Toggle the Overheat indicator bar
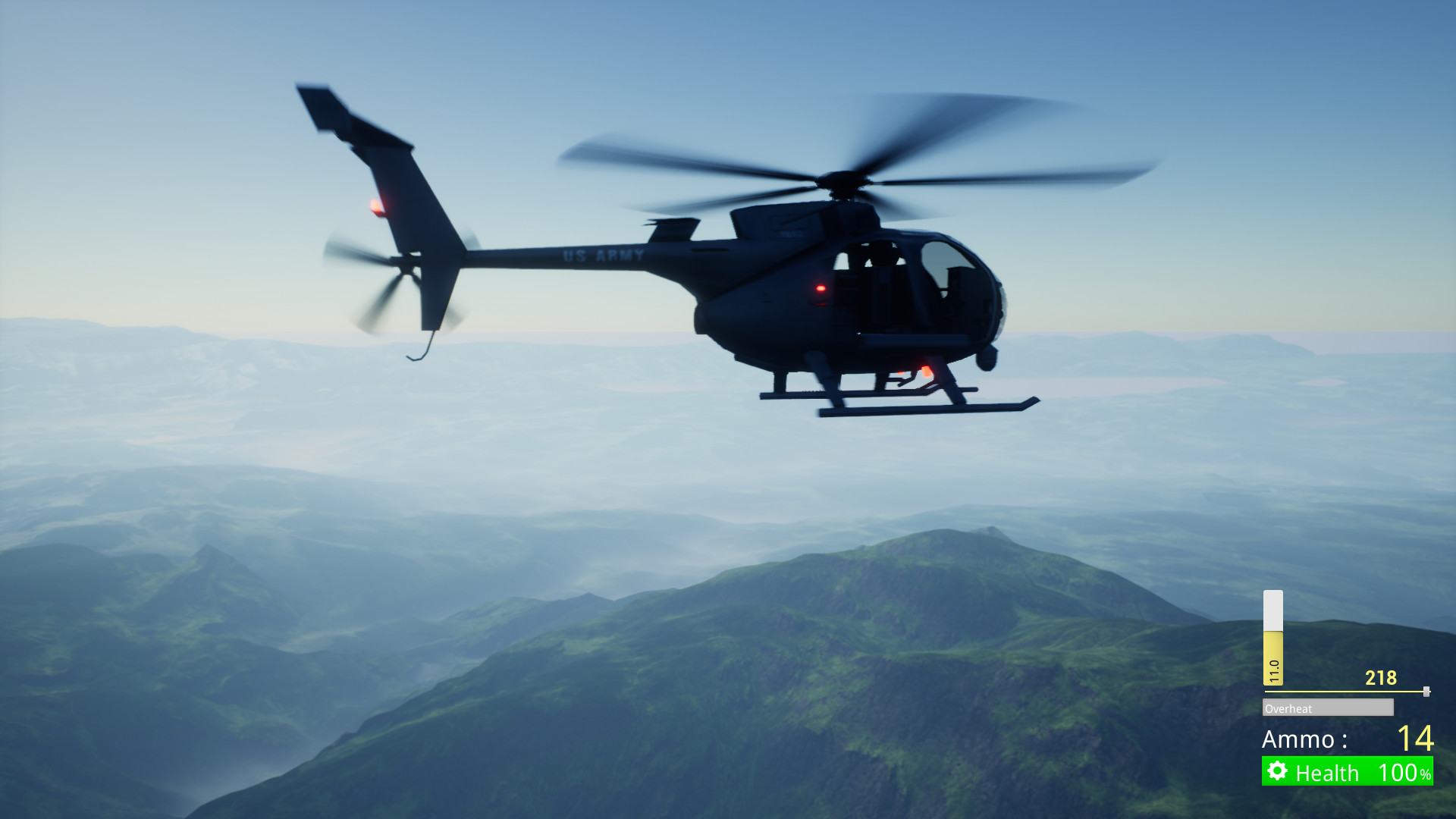This screenshot has height=819, width=1456. point(1327,708)
